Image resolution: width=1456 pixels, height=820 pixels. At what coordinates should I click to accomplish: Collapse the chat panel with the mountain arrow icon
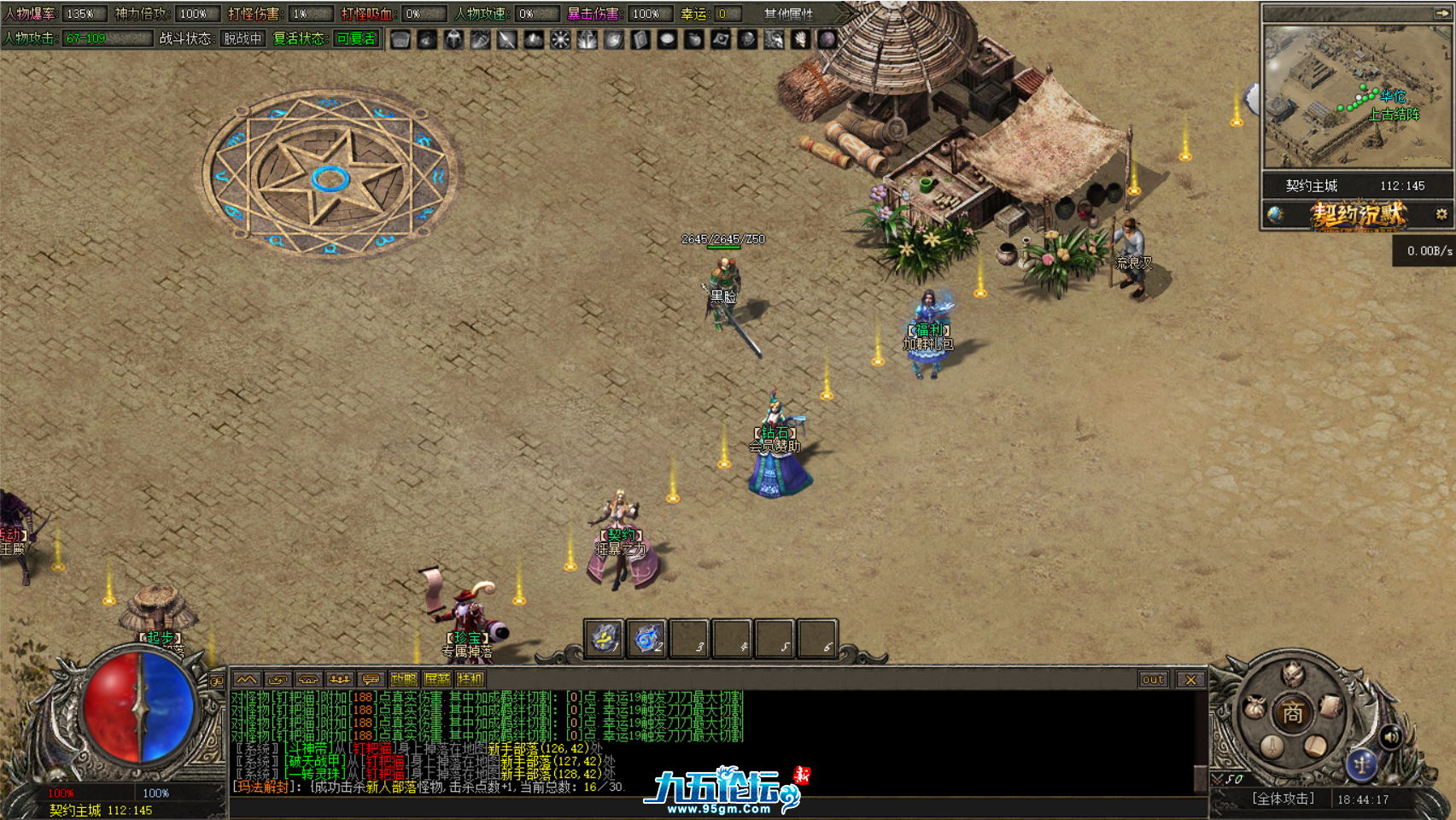[x=248, y=680]
